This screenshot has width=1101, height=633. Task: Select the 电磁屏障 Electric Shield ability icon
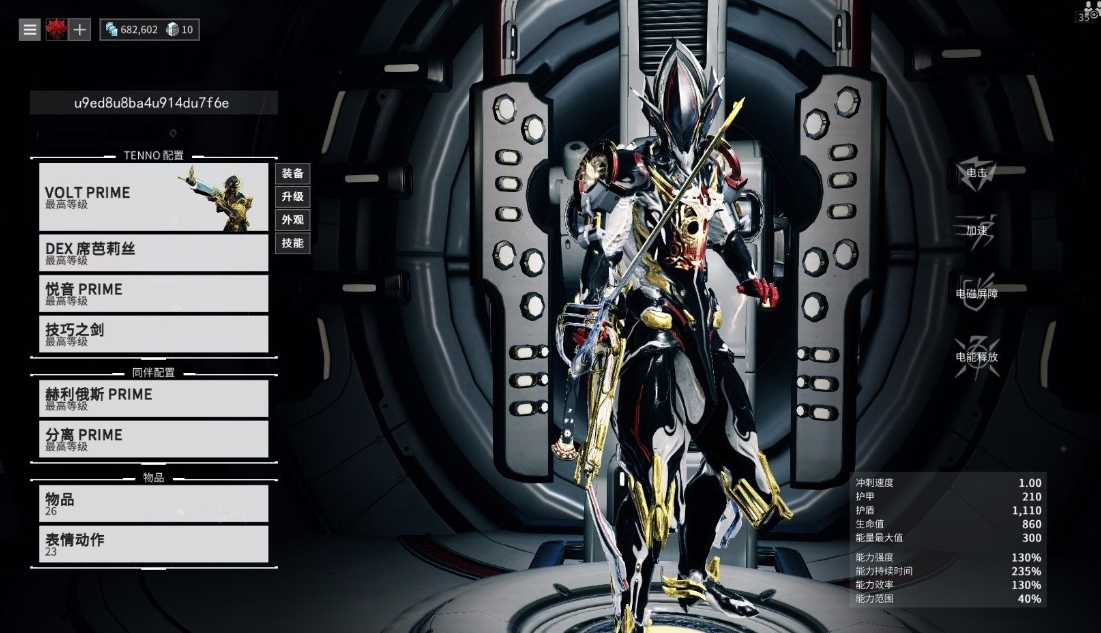(x=976, y=291)
